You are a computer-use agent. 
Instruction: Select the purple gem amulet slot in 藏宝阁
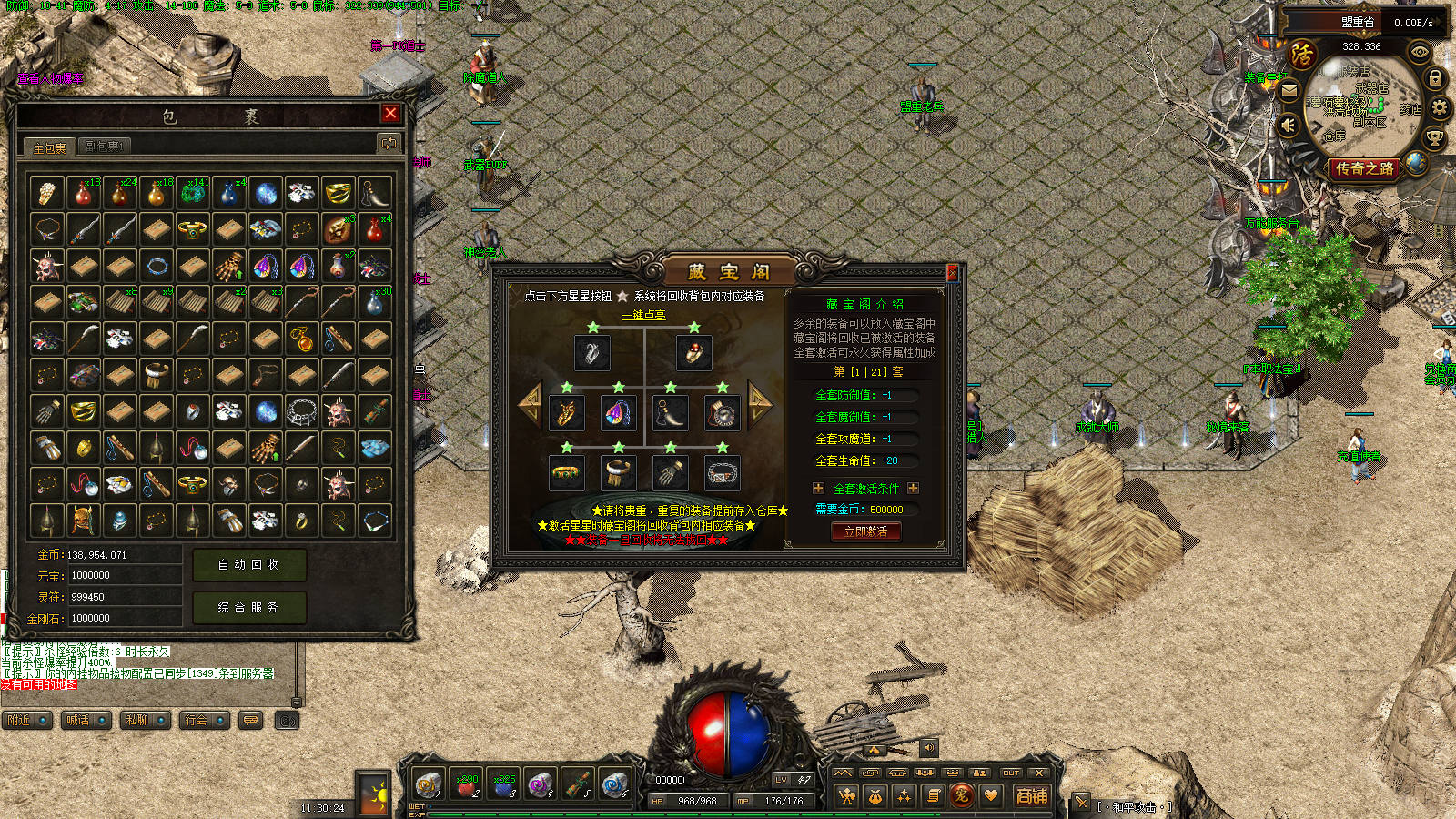(x=618, y=412)
